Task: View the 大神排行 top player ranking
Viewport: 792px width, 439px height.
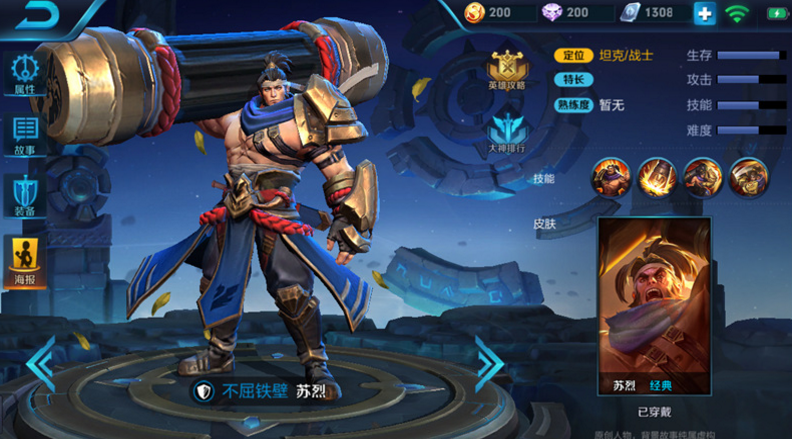Action: [x=506, y=133]
